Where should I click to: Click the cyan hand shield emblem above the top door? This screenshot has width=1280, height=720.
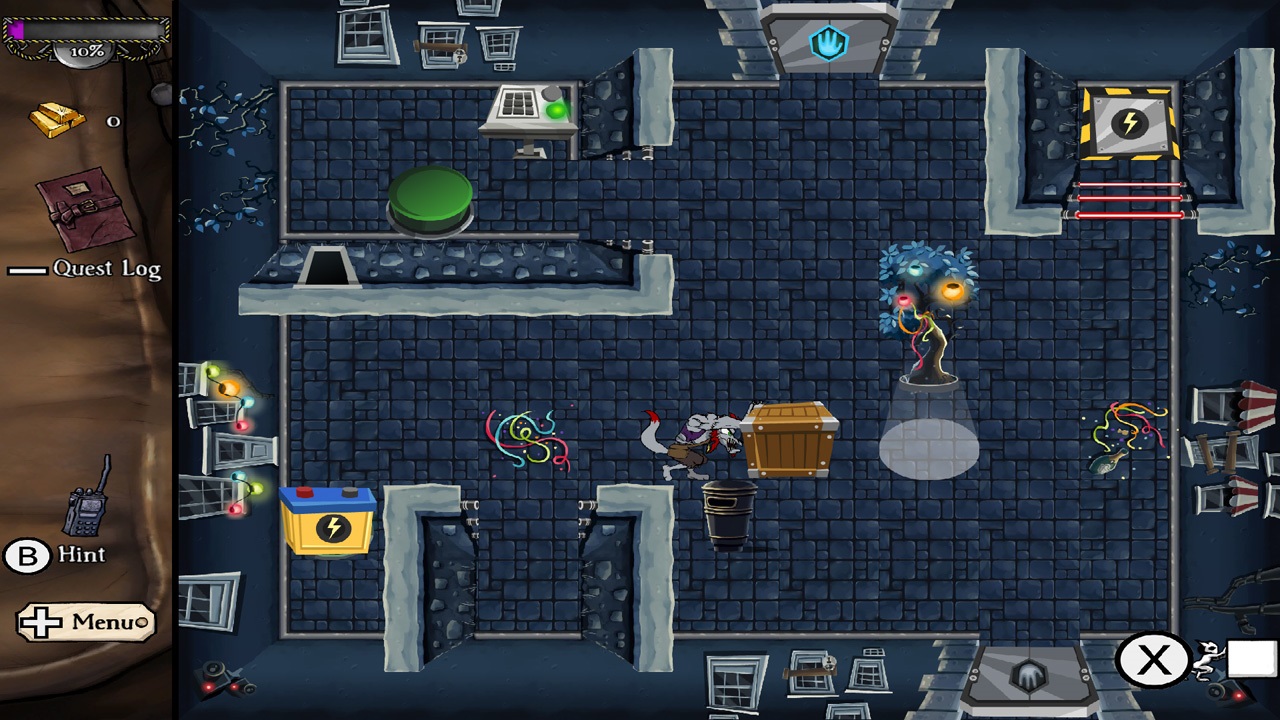pyautogui.click(x=829, y=43)
